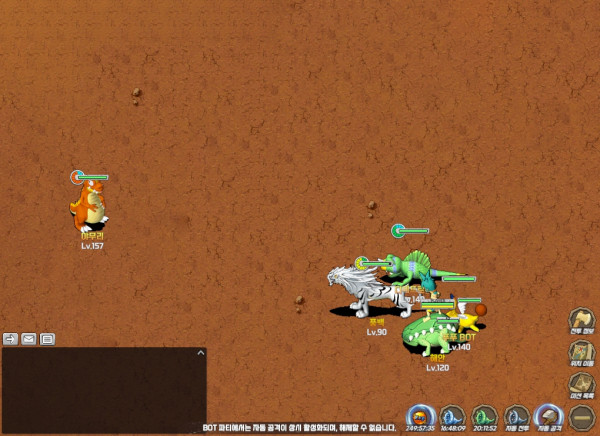
Task: Click the arrow button above chat
Action: [x=11, y=338]
